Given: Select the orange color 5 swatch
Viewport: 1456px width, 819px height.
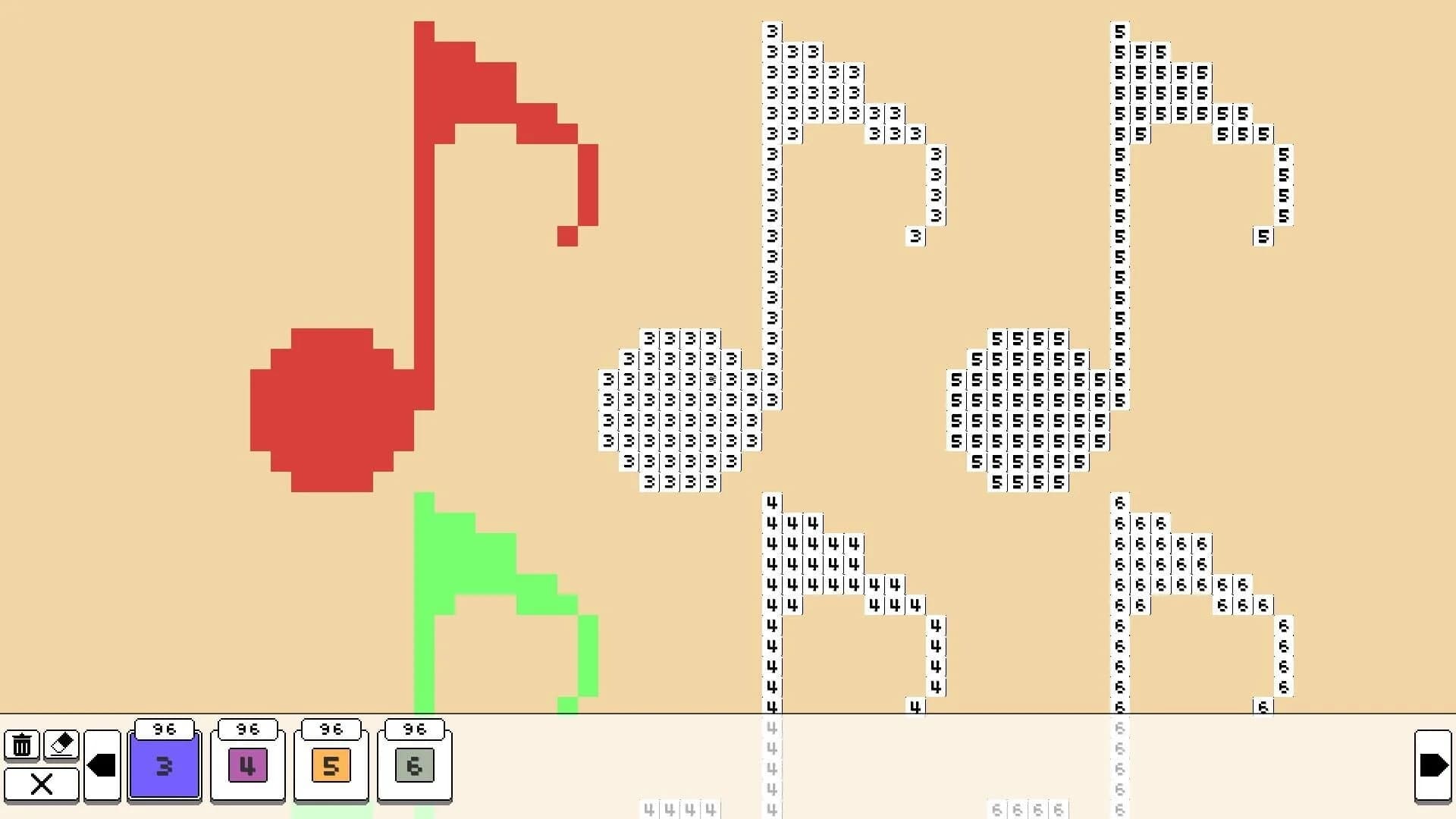Looking at the screenshot, I should [331, 765].
